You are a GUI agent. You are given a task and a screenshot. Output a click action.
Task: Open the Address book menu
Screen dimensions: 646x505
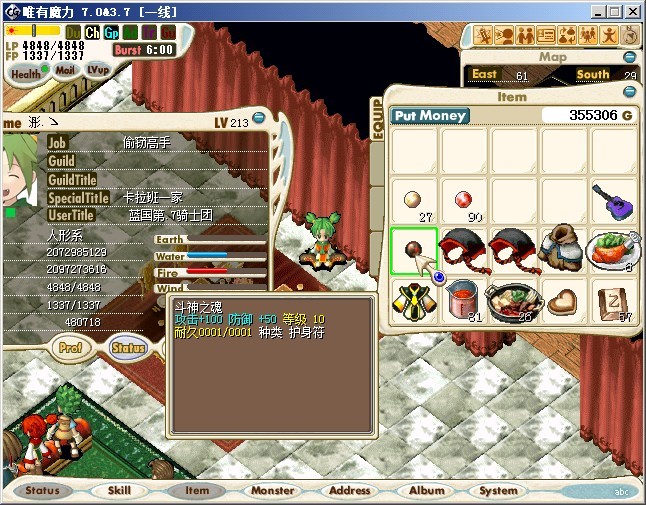[349, 491]
